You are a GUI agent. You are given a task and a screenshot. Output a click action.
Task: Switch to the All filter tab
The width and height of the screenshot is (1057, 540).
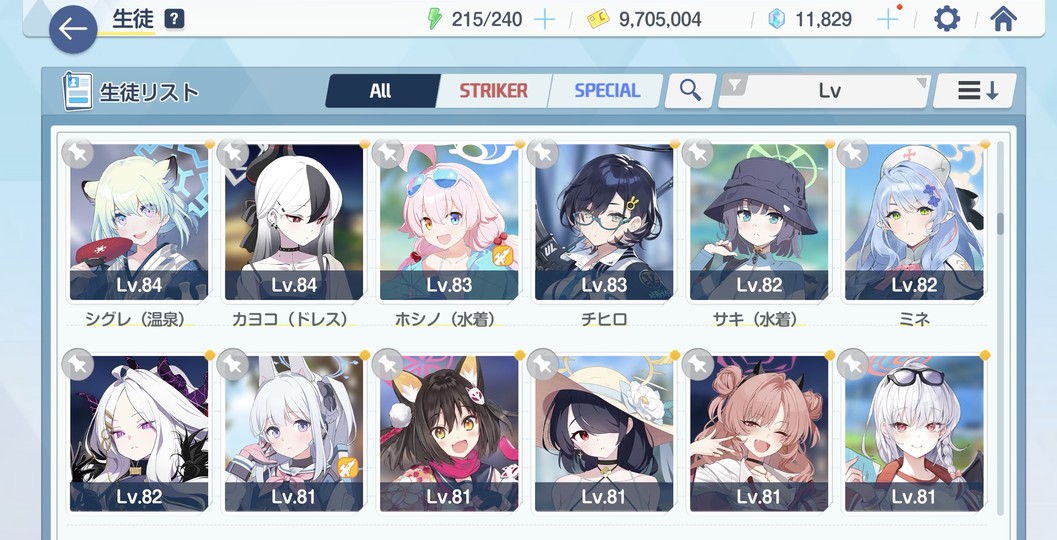[x=381, y=91]
